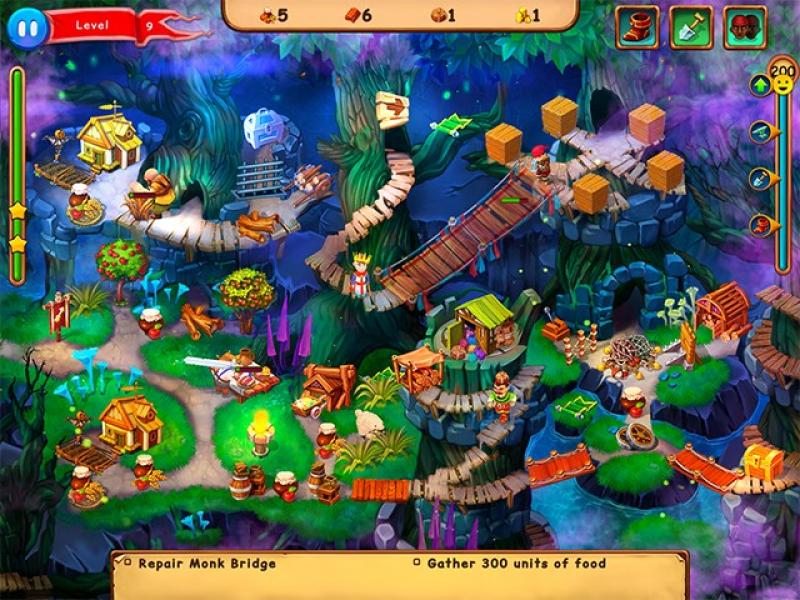Activate the extra workers bonus
The image size is (800, 600).
click(744, 27)
